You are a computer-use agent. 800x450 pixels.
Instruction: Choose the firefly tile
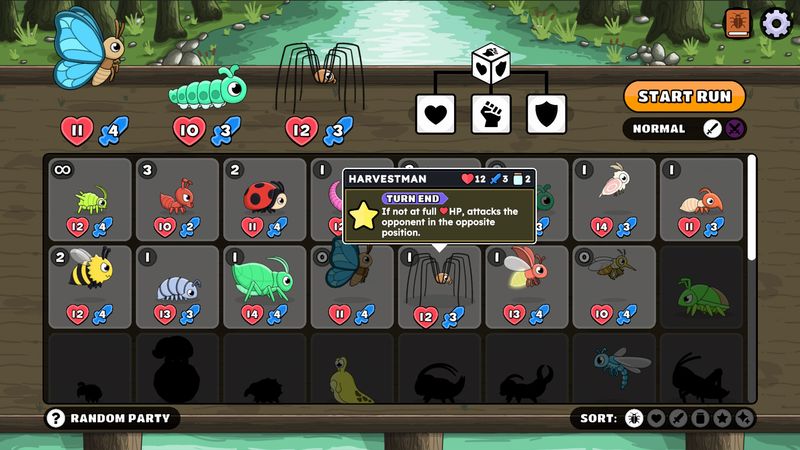(x=527, y=286)
